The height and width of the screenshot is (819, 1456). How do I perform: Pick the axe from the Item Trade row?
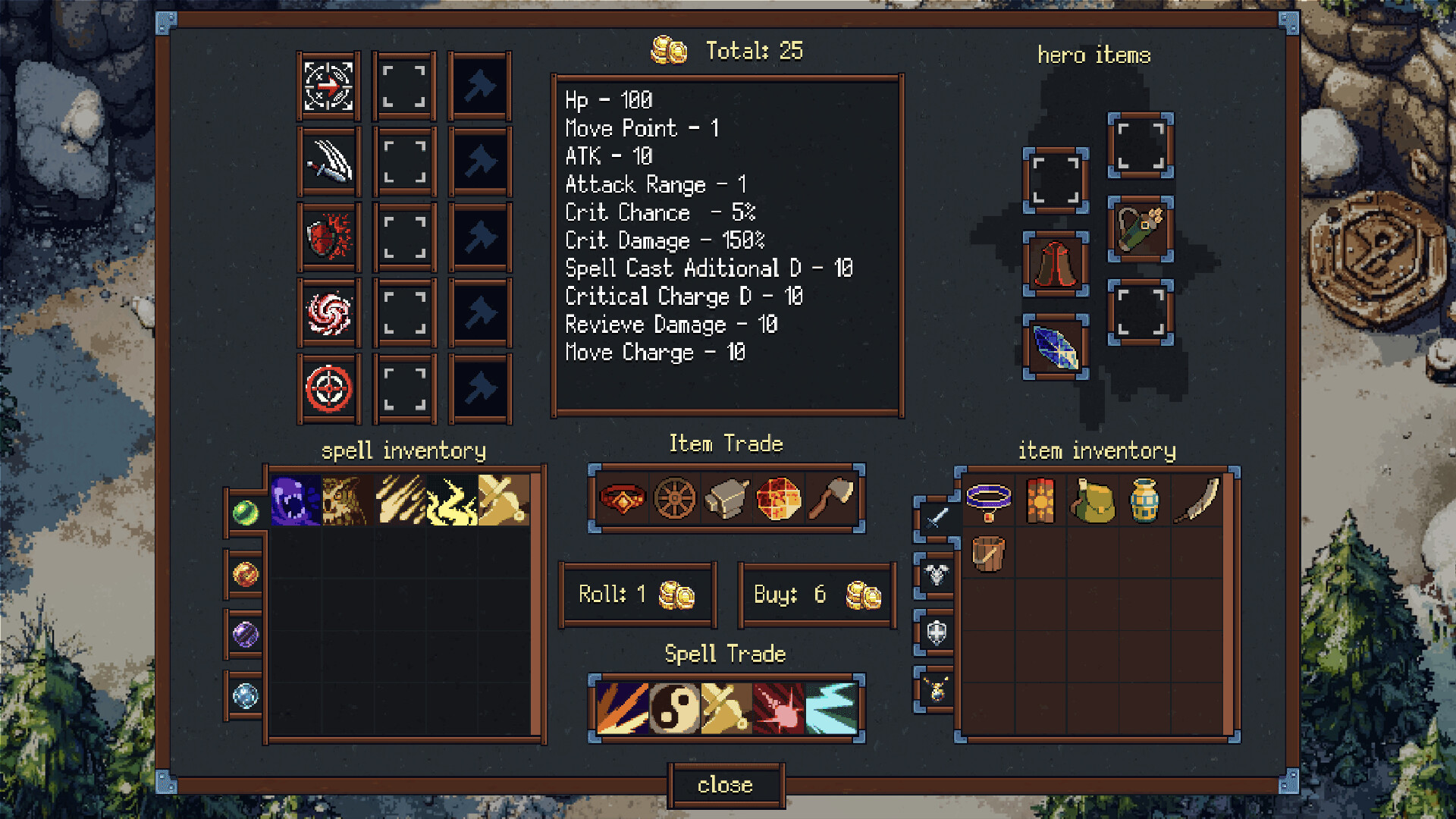click(x=831, y=498)
